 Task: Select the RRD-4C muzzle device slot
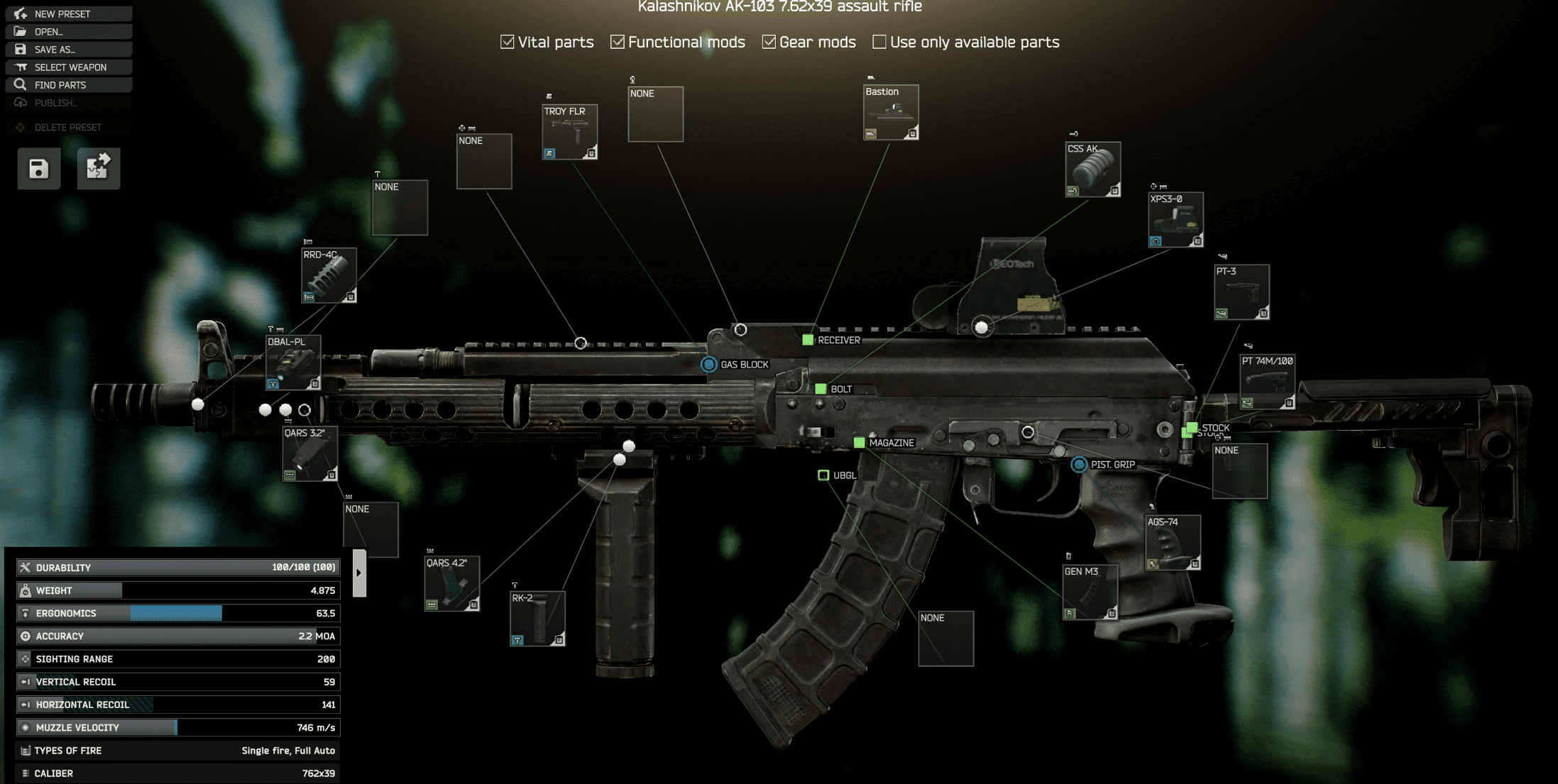coord(329,275)
